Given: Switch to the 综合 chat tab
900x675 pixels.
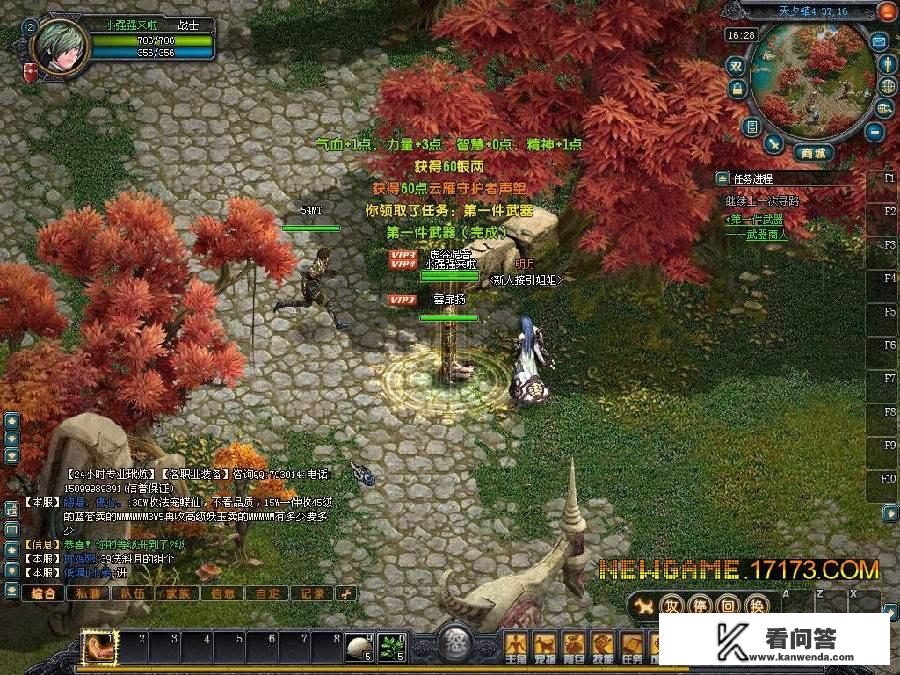Looking at the screenshot, I should pyautogui.click(x=43, y=593).
